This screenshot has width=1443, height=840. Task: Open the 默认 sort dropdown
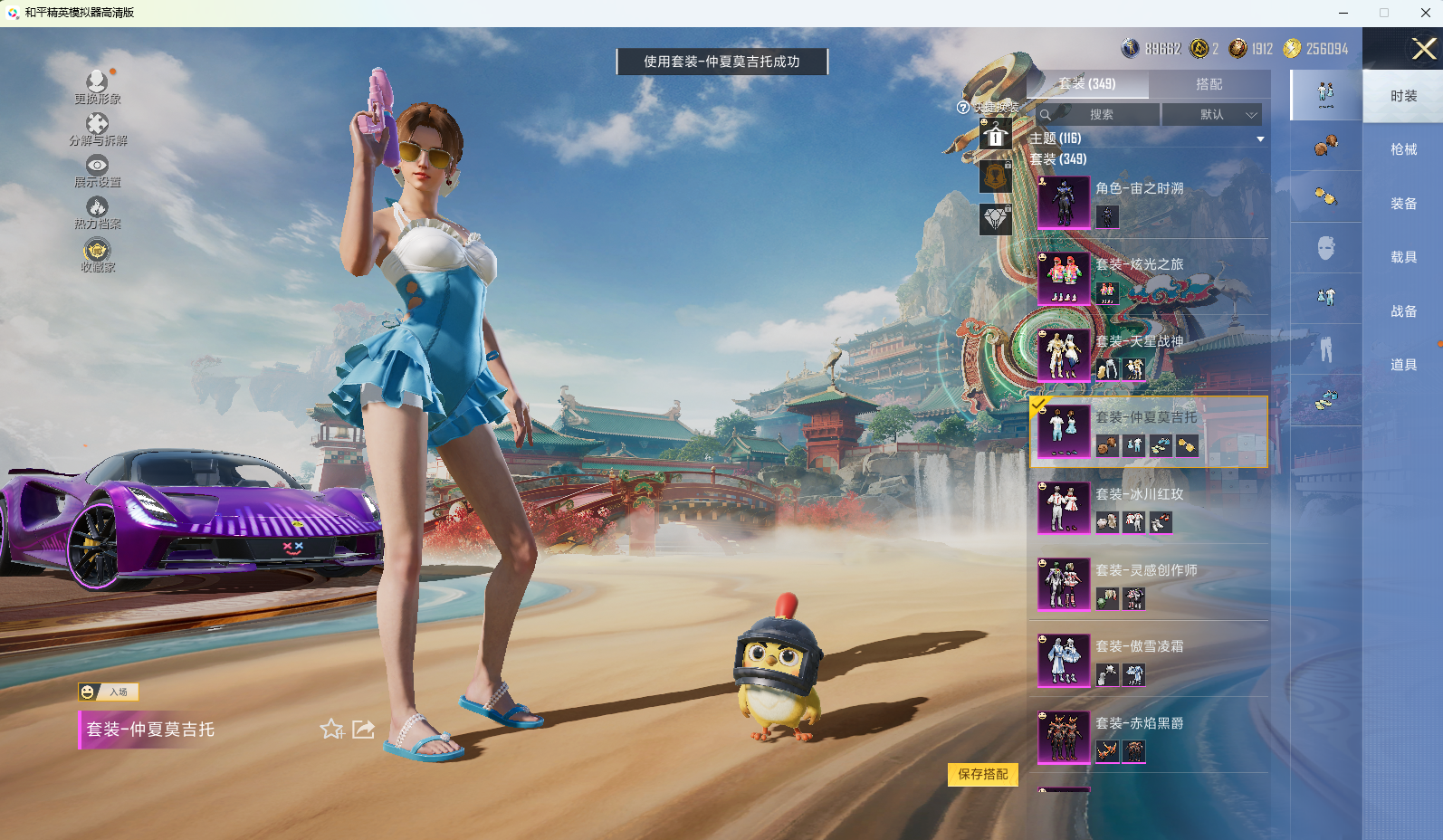(x=1212, y=115)
